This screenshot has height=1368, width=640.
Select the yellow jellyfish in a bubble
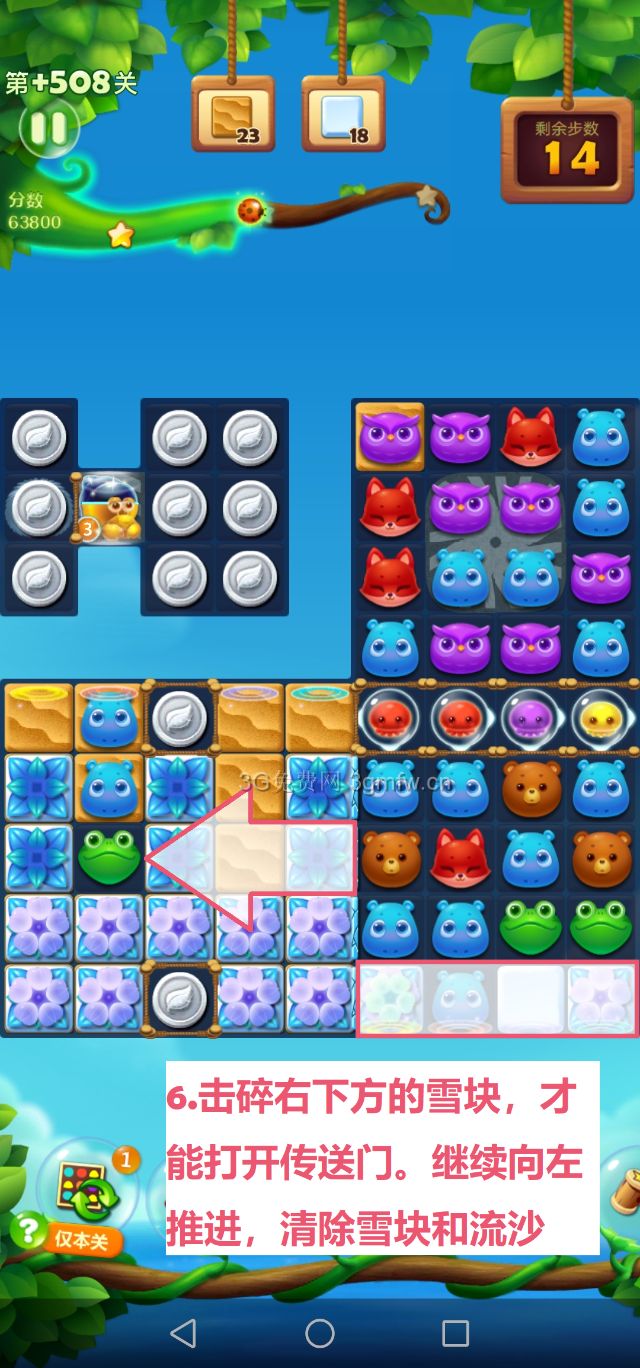601,718
